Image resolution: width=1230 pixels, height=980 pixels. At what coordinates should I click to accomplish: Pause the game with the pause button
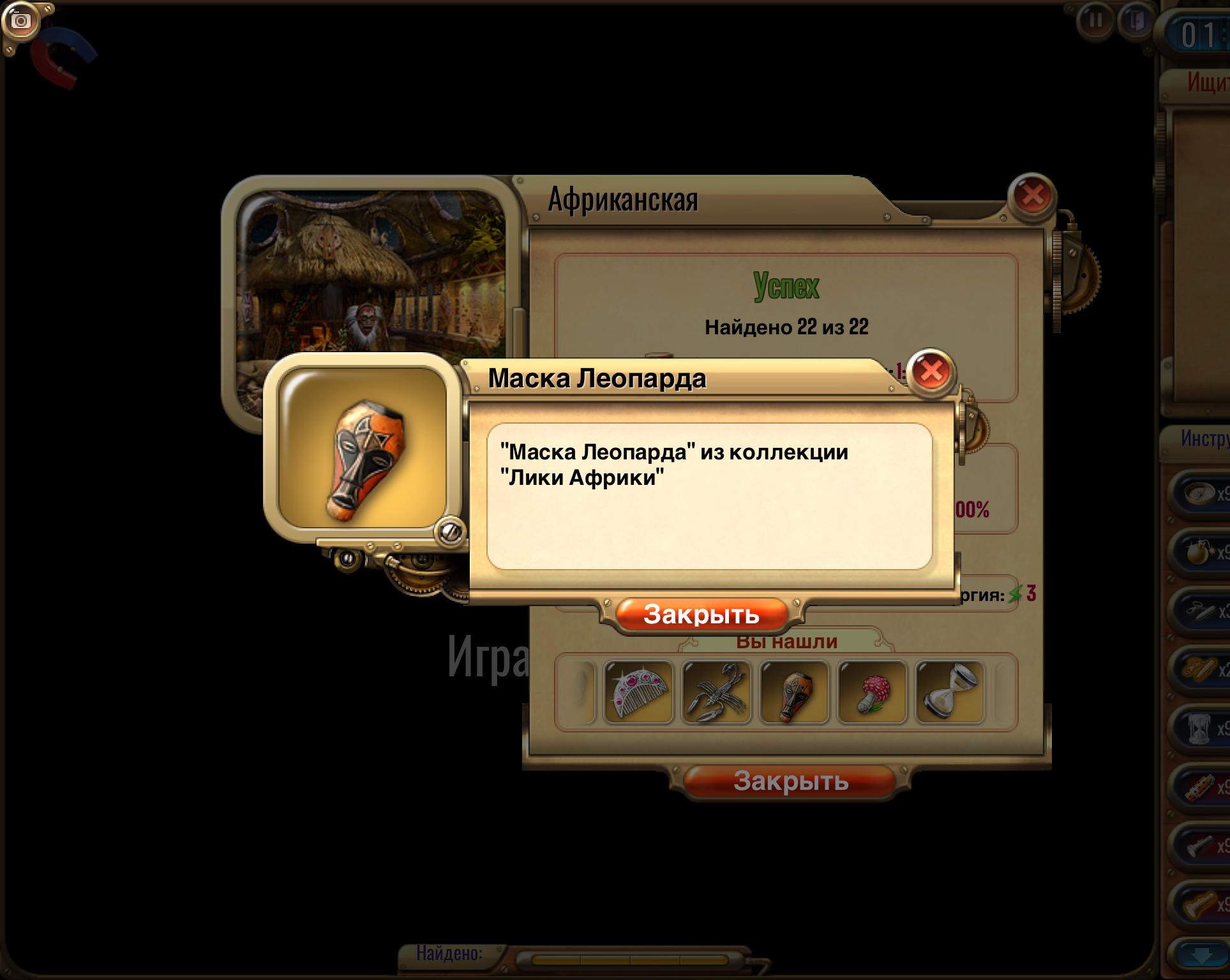coord(1095,21)
